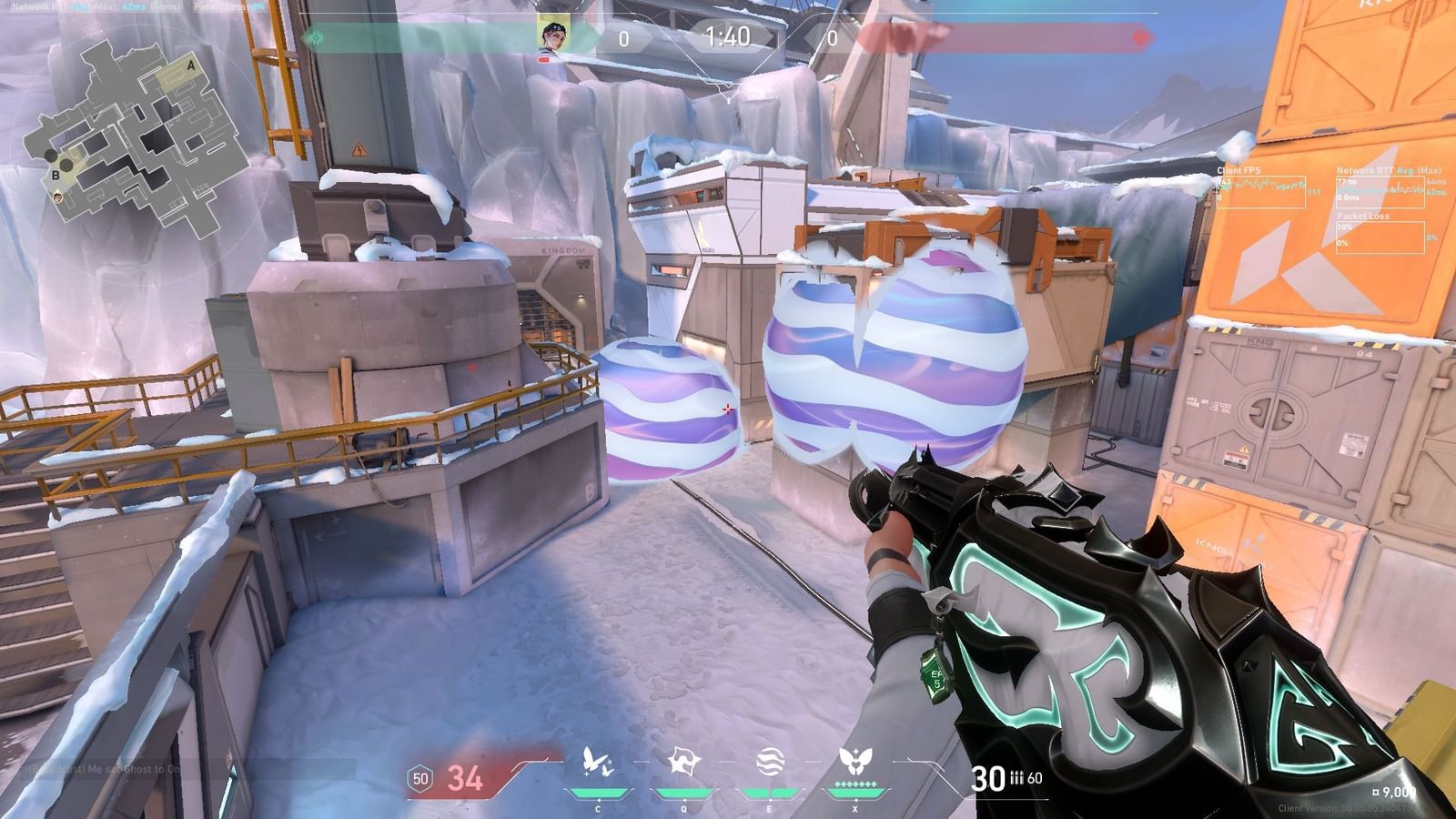Select the ally team score of 0
Viewport: 1456px width, 819px height.
[x=622, y=38]
